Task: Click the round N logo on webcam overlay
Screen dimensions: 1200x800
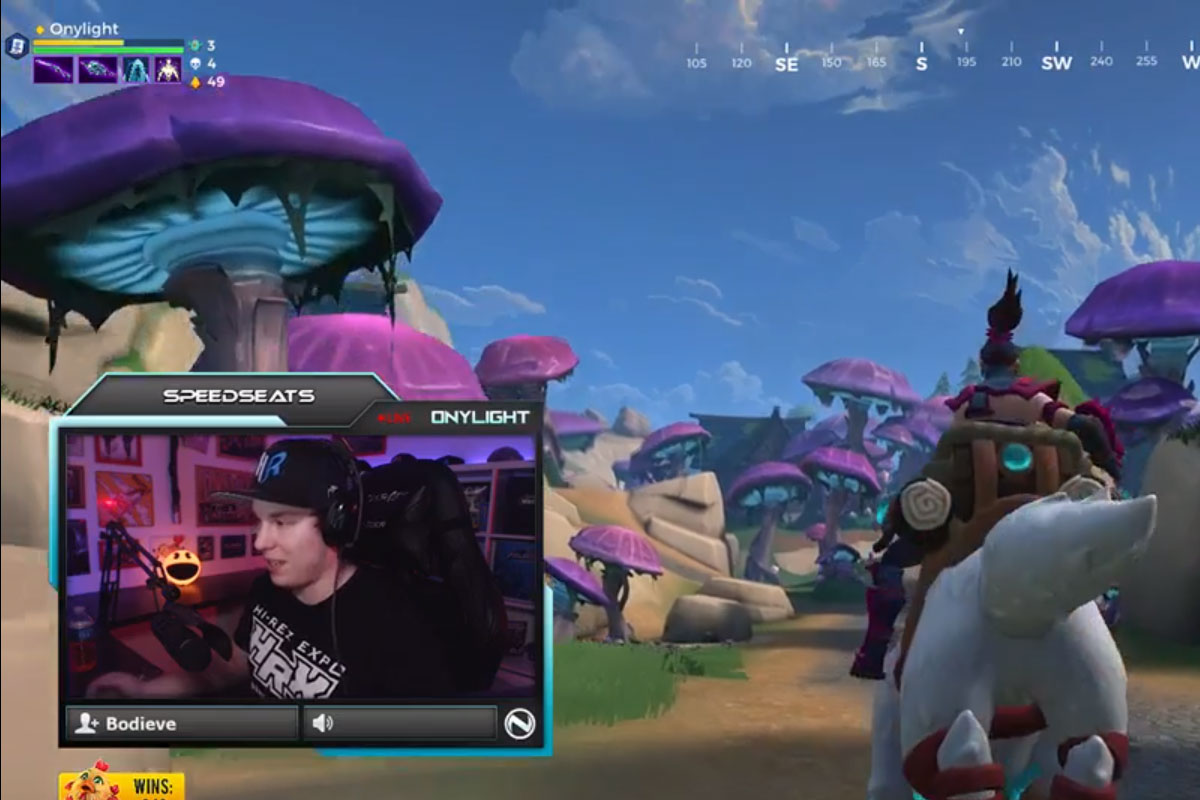Action: tap(520, 723)
